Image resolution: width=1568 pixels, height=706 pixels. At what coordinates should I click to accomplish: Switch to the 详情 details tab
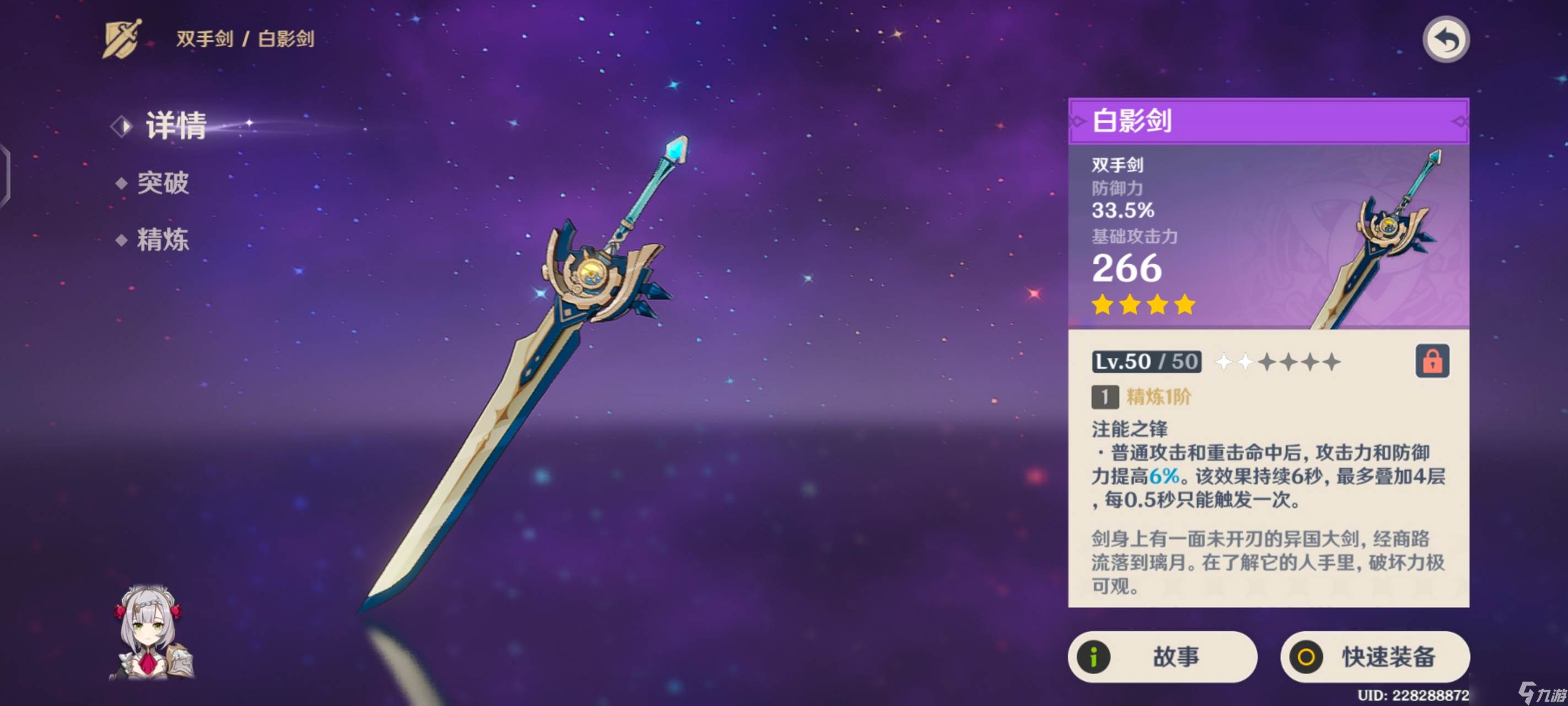[175, 126]
